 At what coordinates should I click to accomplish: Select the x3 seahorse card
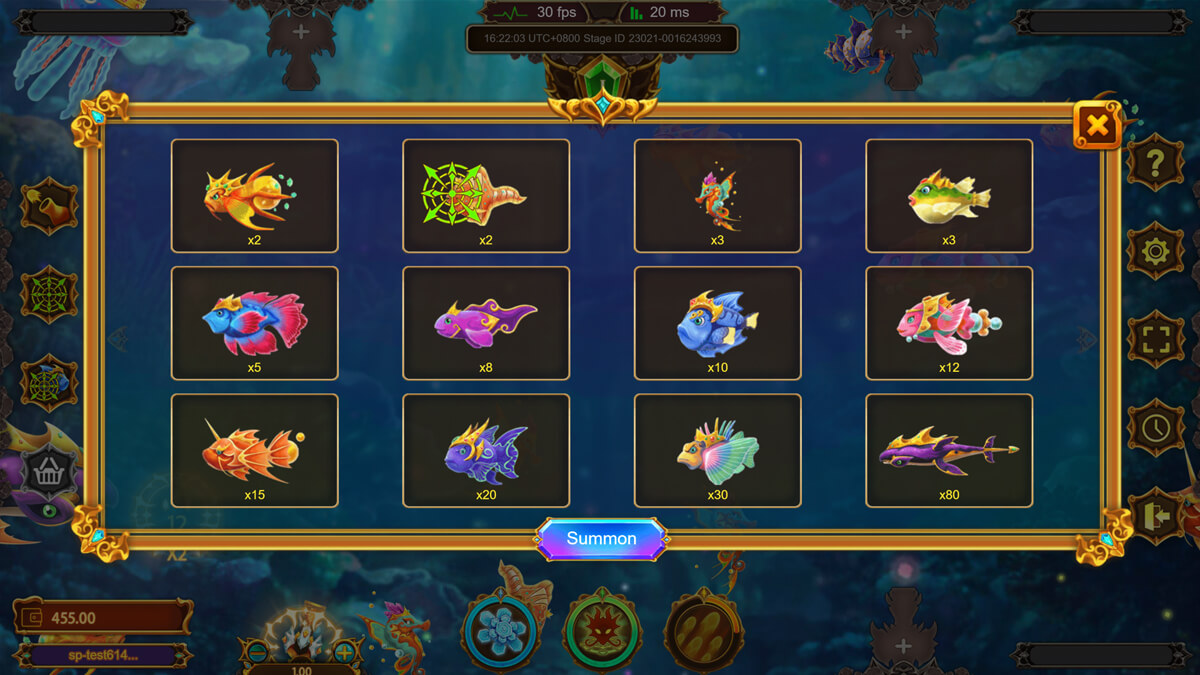(717, 195)
